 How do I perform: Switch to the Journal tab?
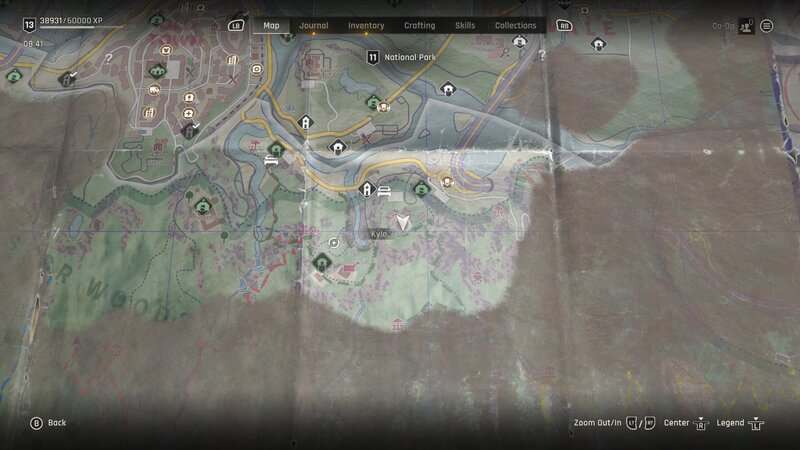coord(313,26)
